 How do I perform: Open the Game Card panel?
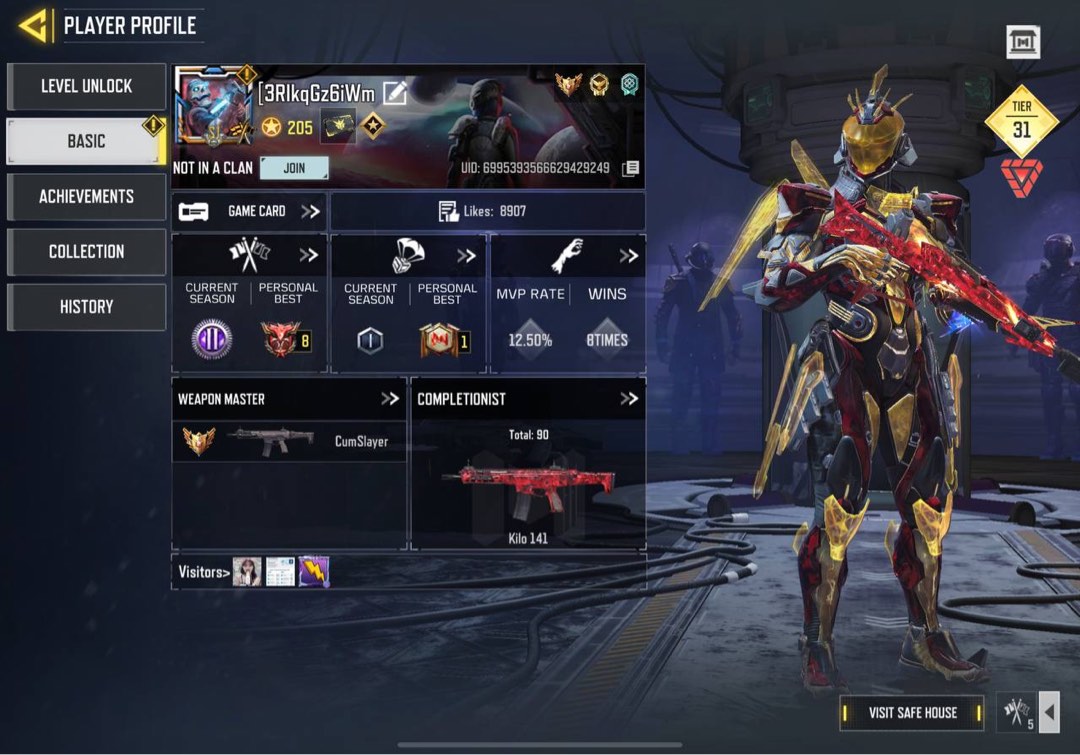[249, 211]
